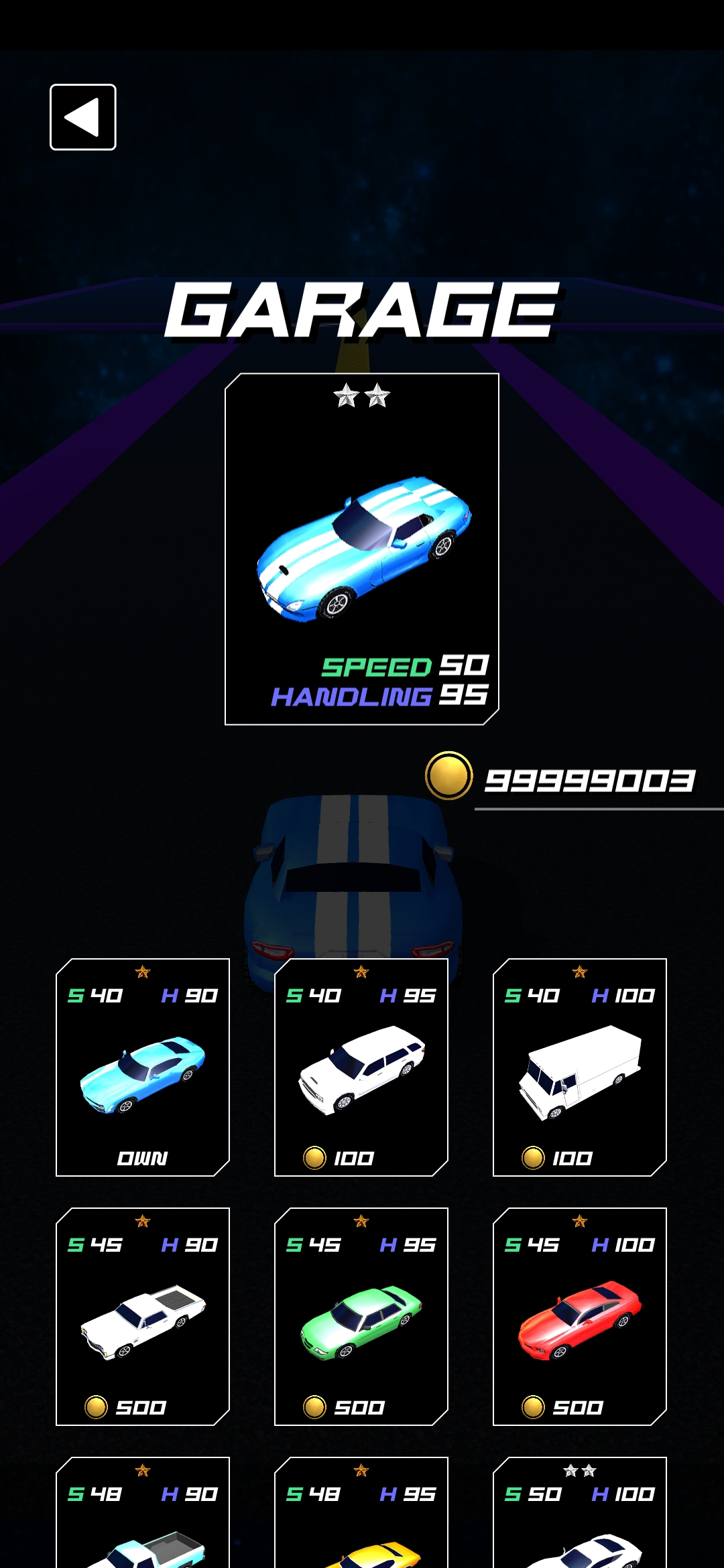Pick the cyan pickup truck card
The width and height of the screenshot is (724, 1568).
(x=143, y=1521)
